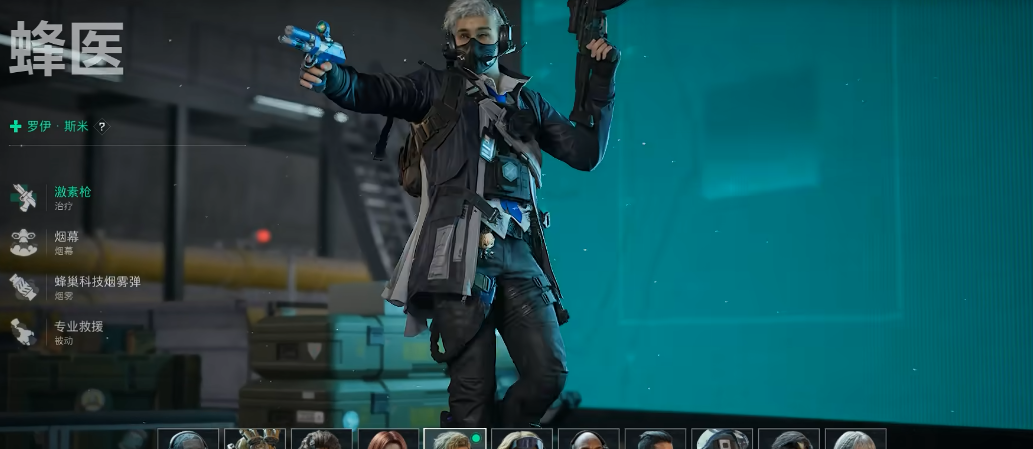This screenshot has width=1033, height=449.
Task: Select the 激素枪 healing ability
Action: pos(71,192)
